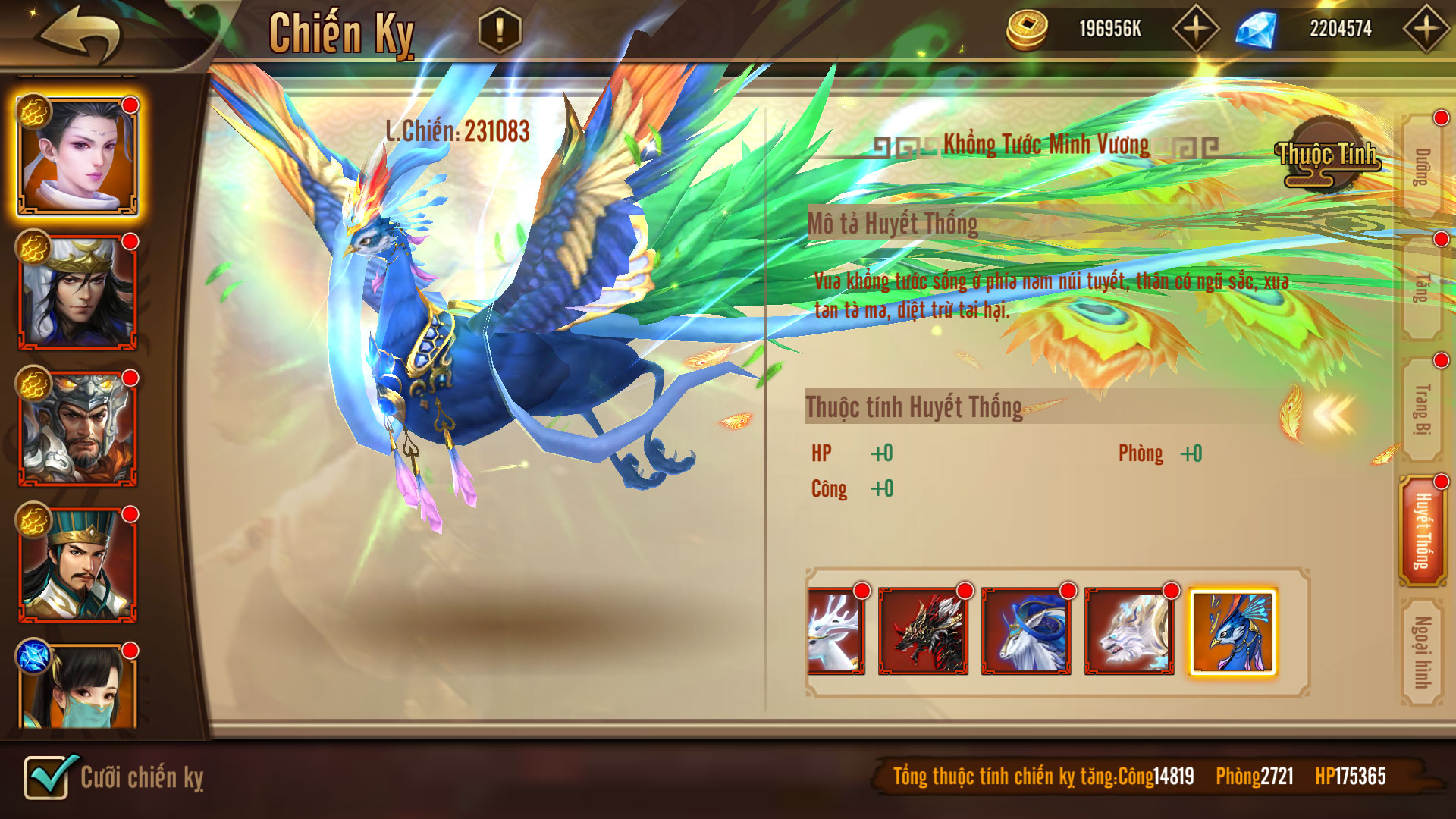
Task: Open the Thuộc Tính attributes button
Action: pyautogui.click(x=1327, y=156)
